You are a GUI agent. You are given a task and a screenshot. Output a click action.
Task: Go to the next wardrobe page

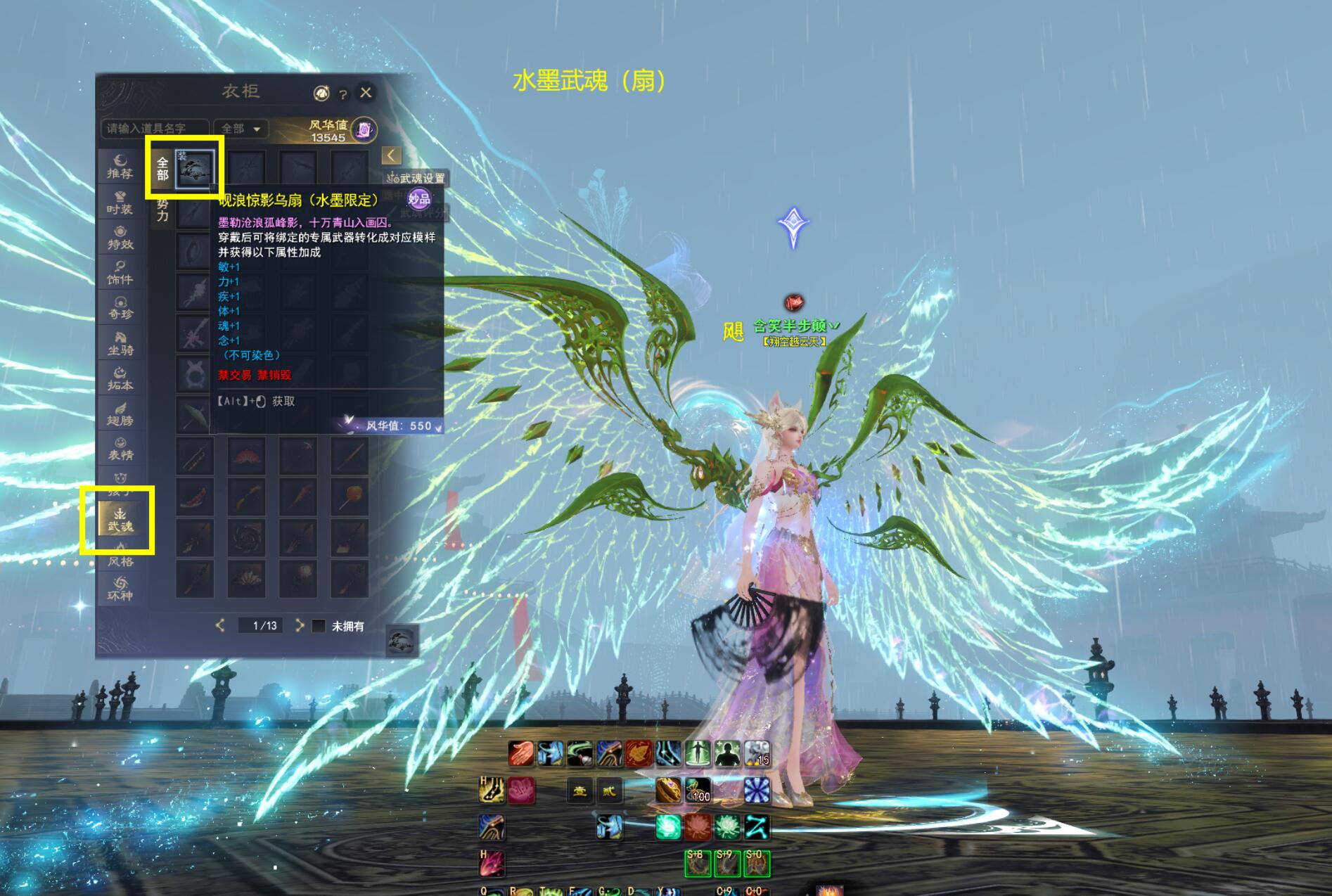[x=300, y=625]
